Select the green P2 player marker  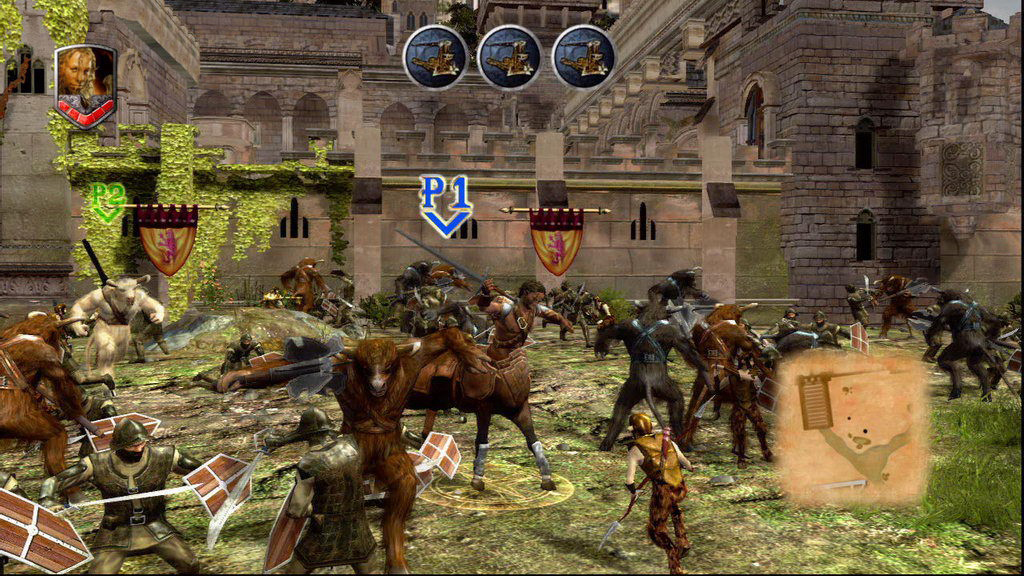click(x=108, y=200)
